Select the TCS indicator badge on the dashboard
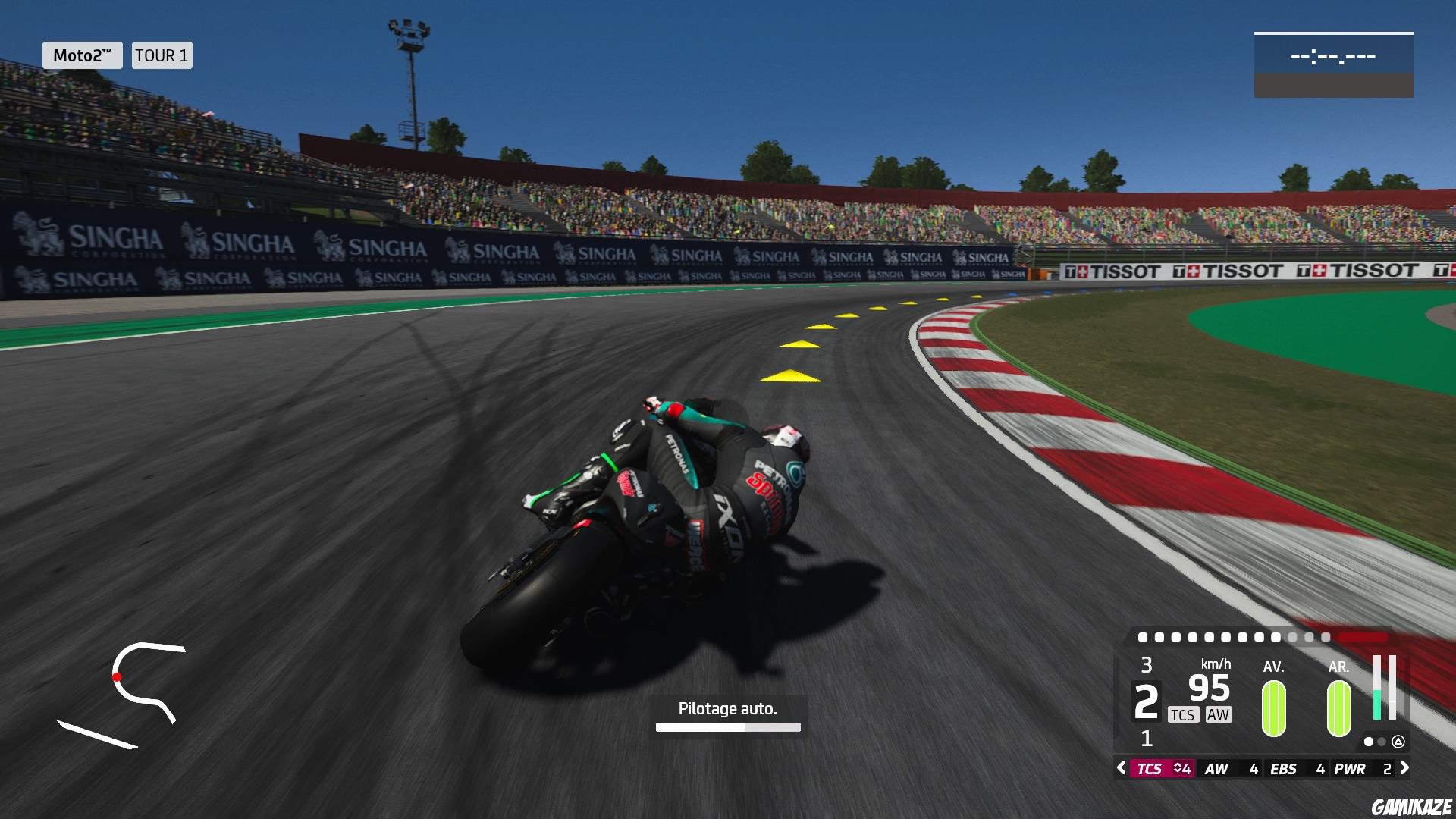 pyautogui.click(x=1184, y=714)
